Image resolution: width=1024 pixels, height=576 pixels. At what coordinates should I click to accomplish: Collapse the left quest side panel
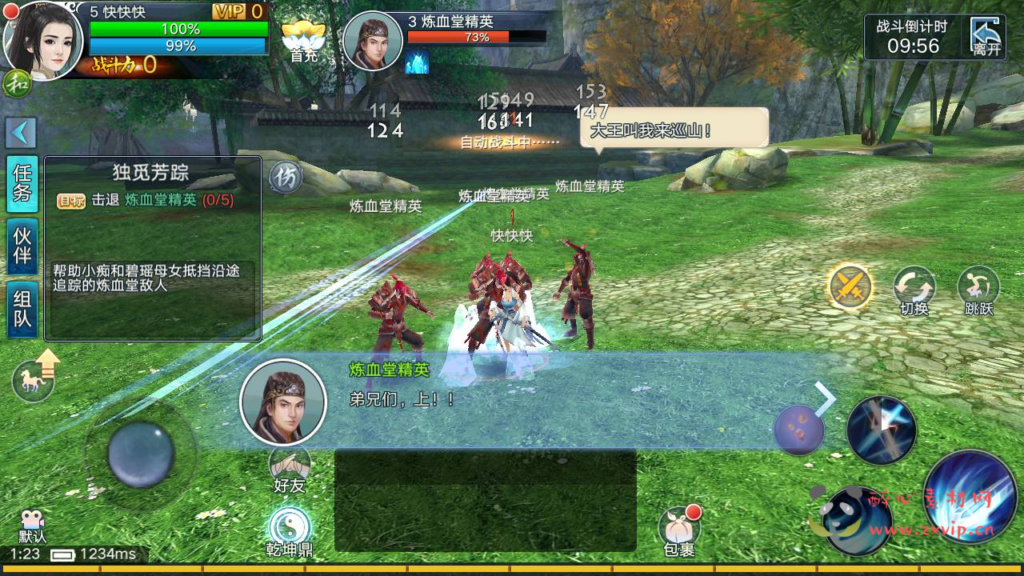(21, 132)
